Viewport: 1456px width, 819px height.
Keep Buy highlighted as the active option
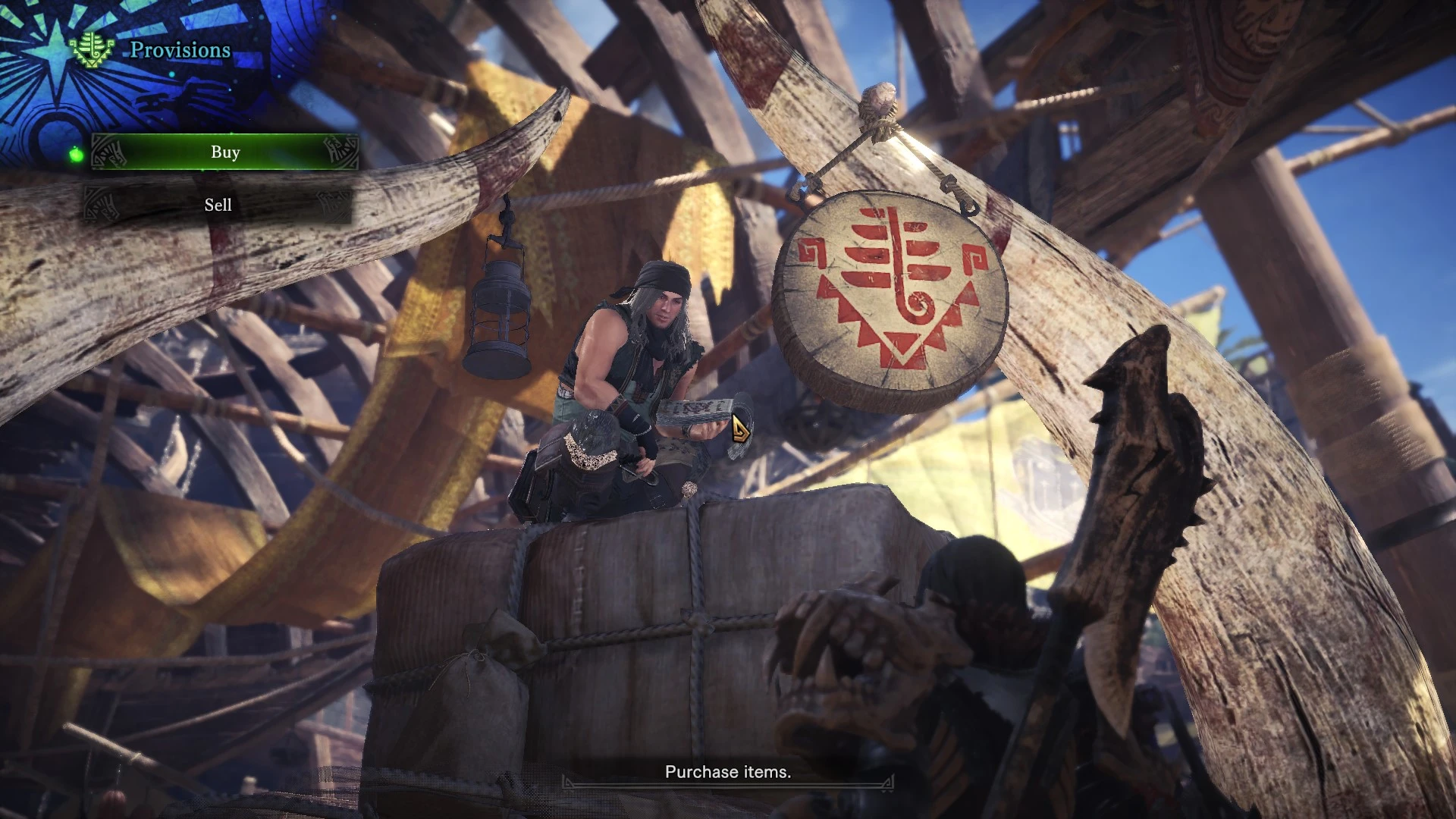(224, 152)
